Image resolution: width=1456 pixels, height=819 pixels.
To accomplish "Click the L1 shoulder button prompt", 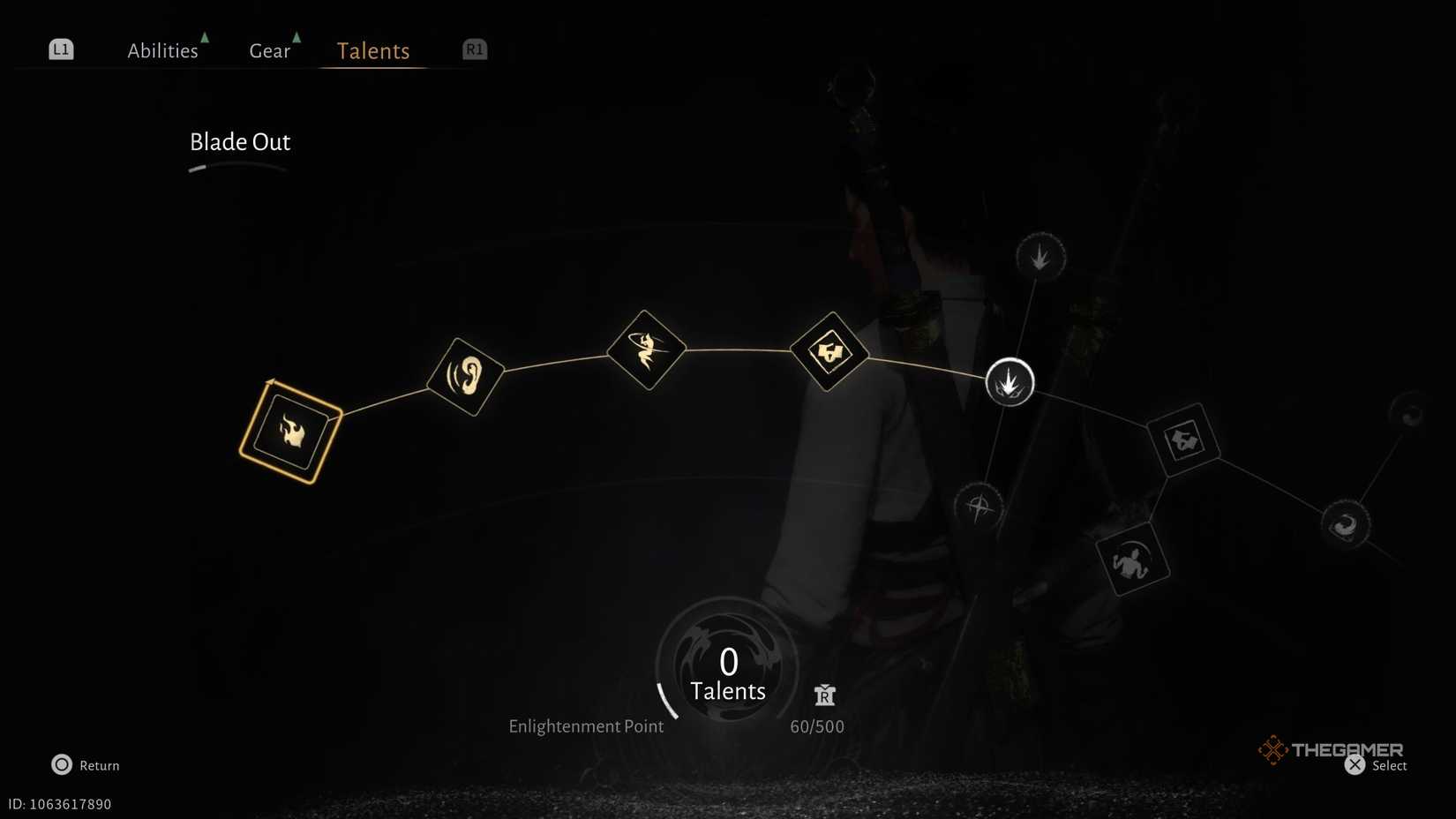I will coord(60,49).
